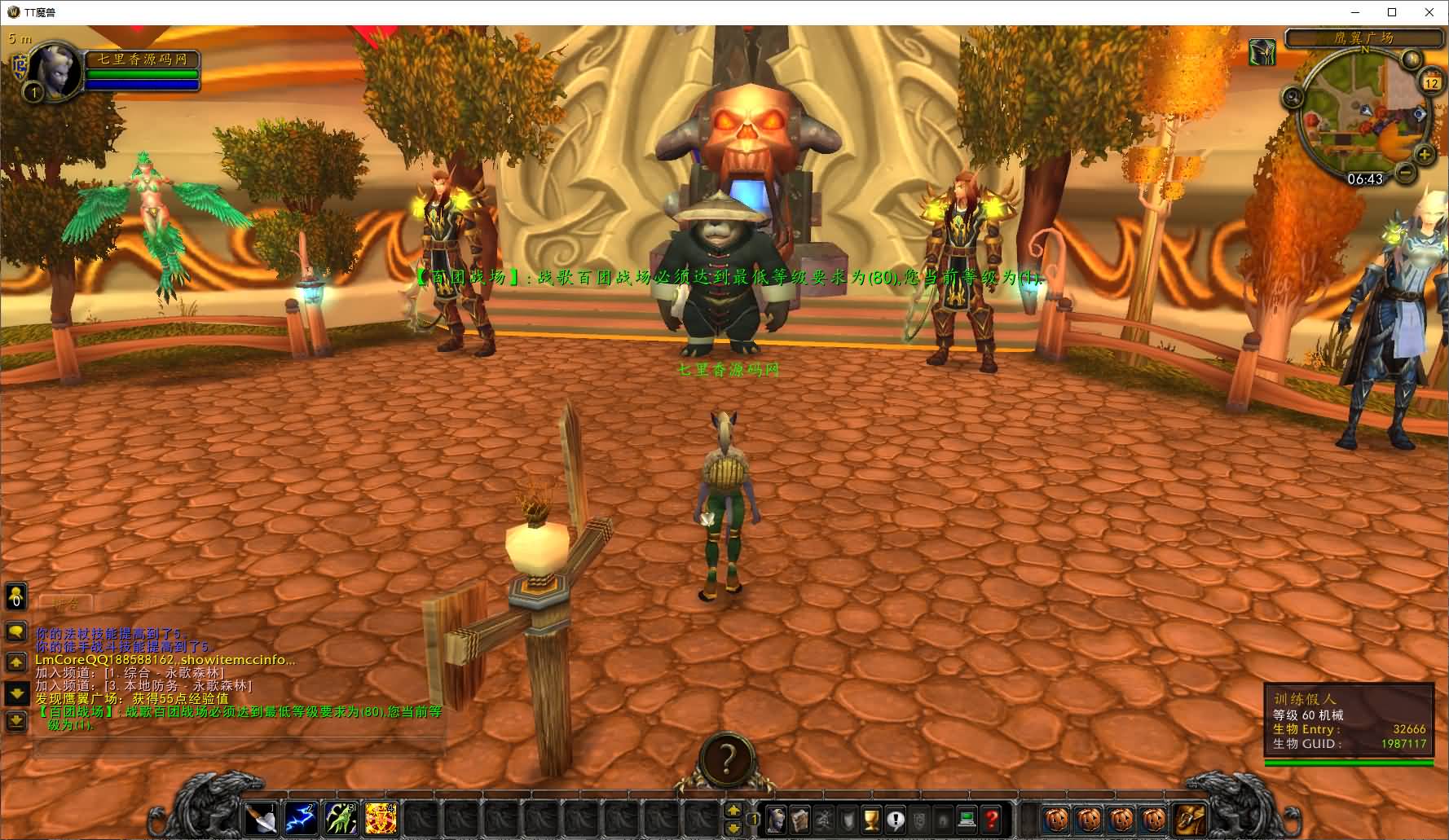Toggle the minimap tracking magnifier button

[x=1293, y=98]
